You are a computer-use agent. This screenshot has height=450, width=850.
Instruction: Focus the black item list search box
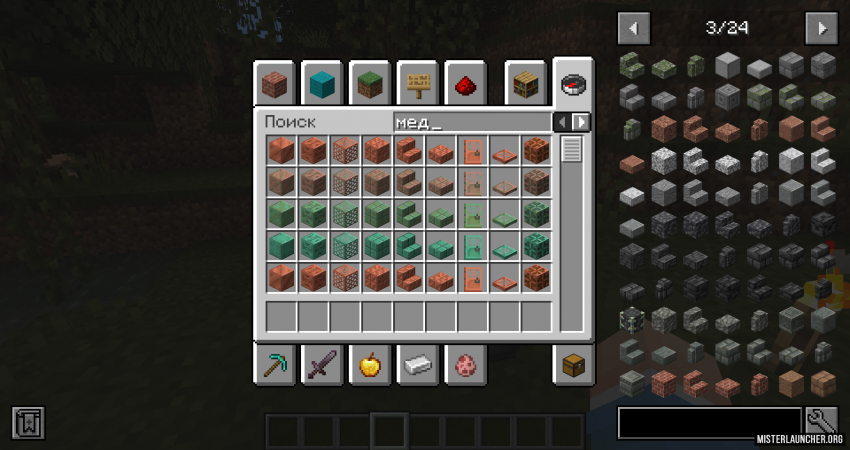point(709,423)
